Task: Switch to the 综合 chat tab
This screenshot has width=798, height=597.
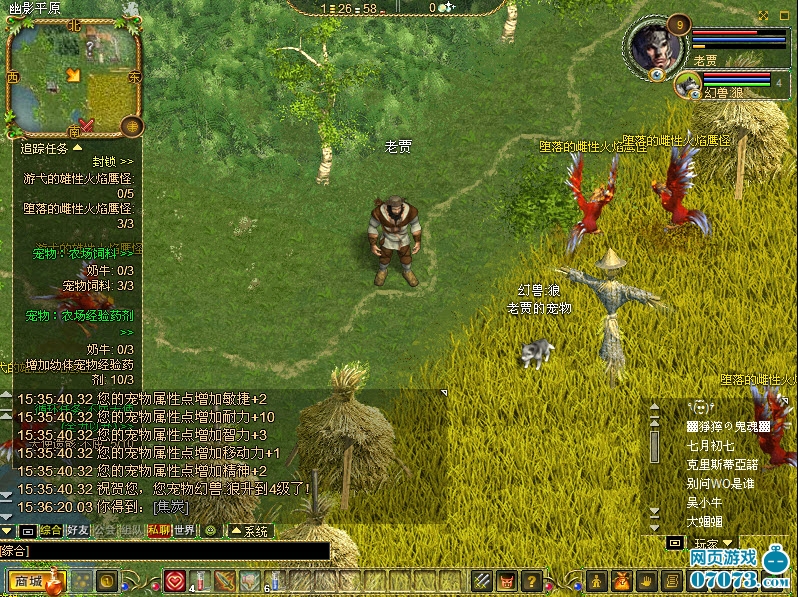Action: pyautogui.click(x=49, y=530)
